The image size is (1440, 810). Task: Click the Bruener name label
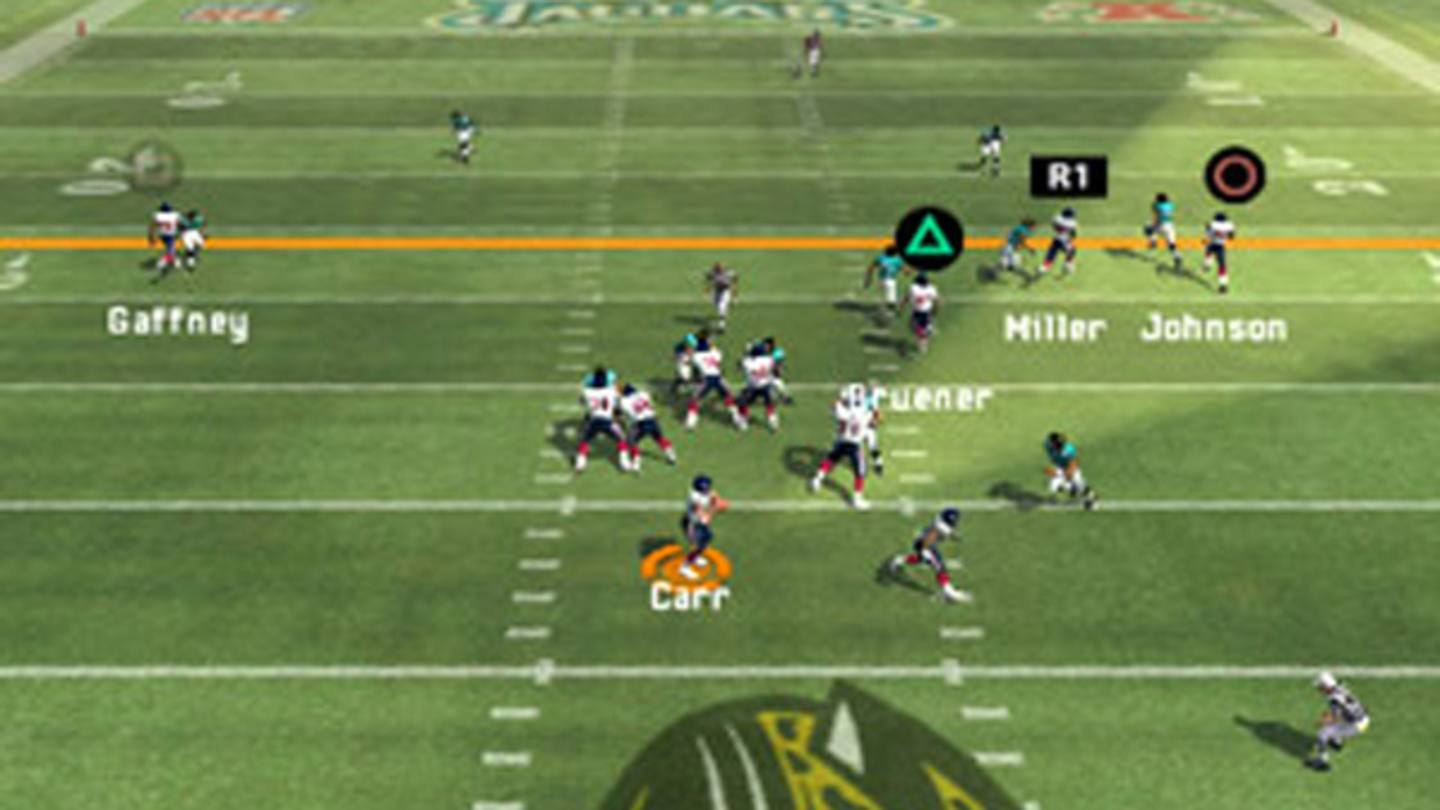click(x=917, y=396)
